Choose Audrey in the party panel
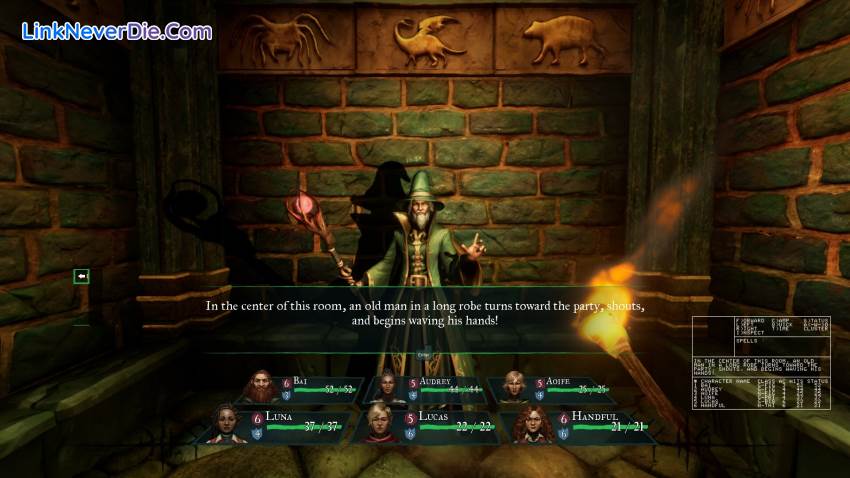This screenshot has width=850, height=478. click(388, 388)
